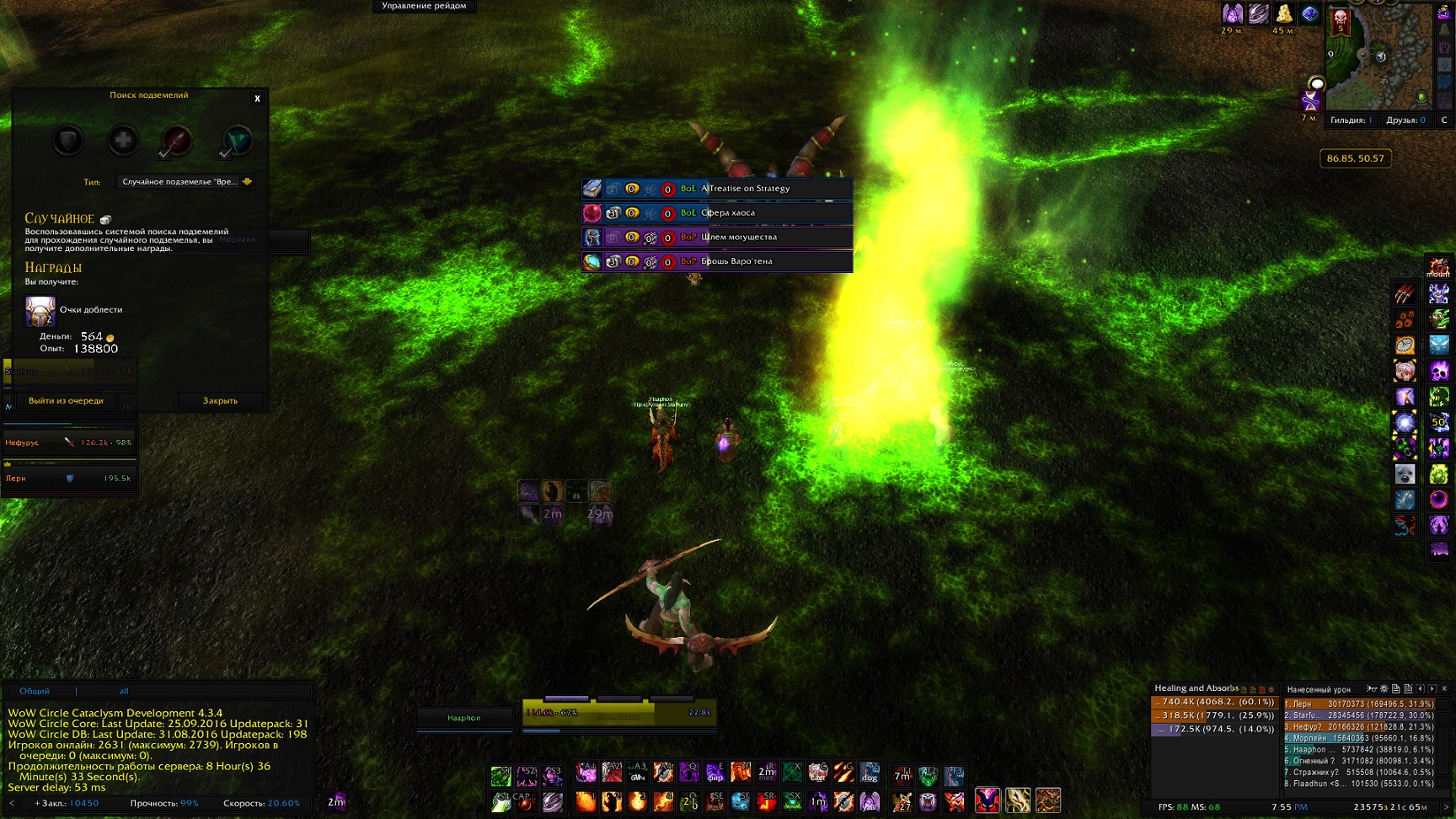Open the dungeon type dropdown
Screen dimensions: 1456x819
(247, 181)
